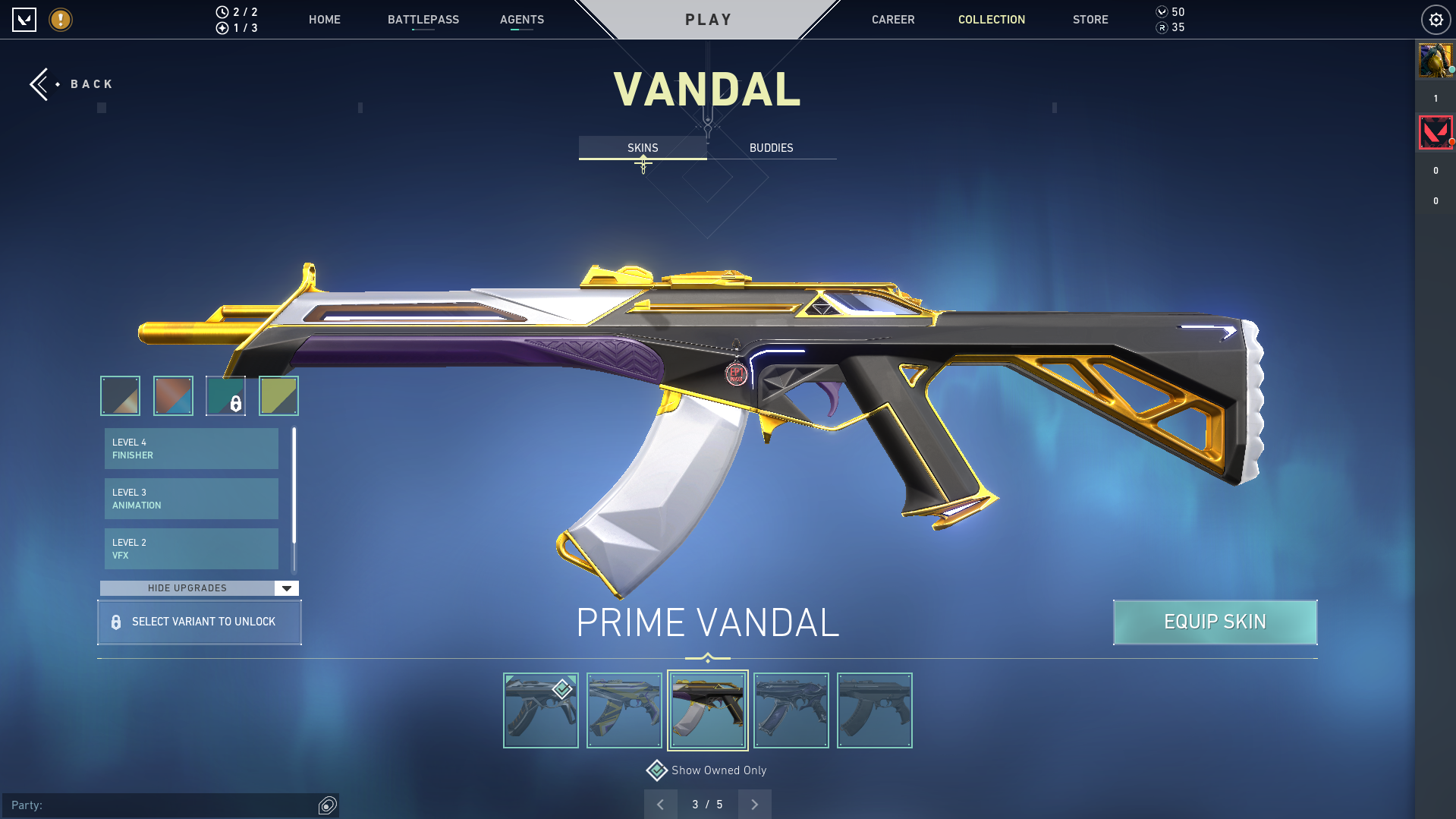Image resolution: width=1456 pixels, height=819 pixels.
Task: Select the red Vandal notification icon in right sidebar
Action: point(1436,131)
